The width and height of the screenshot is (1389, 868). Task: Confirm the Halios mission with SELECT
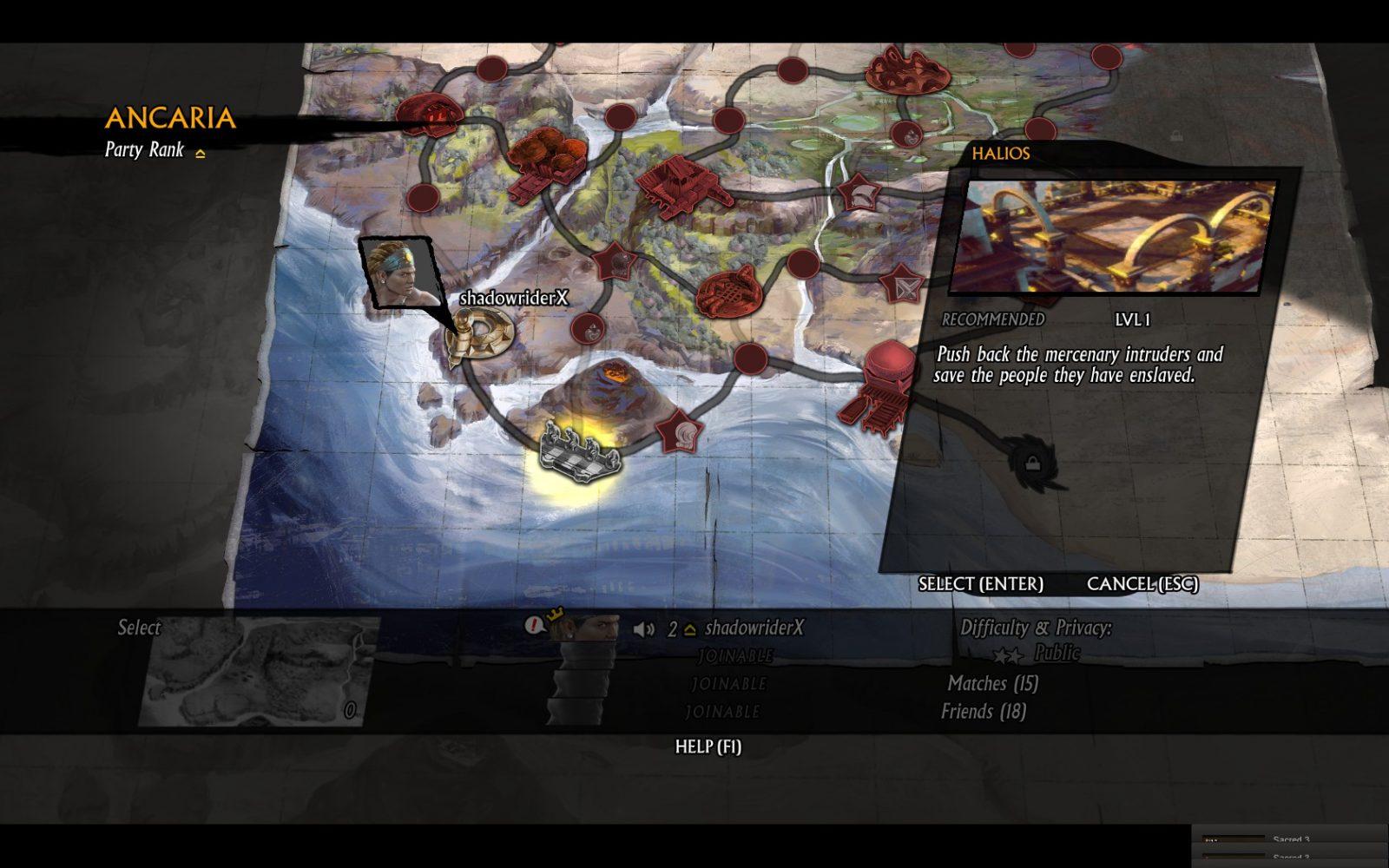coord(980,584)
